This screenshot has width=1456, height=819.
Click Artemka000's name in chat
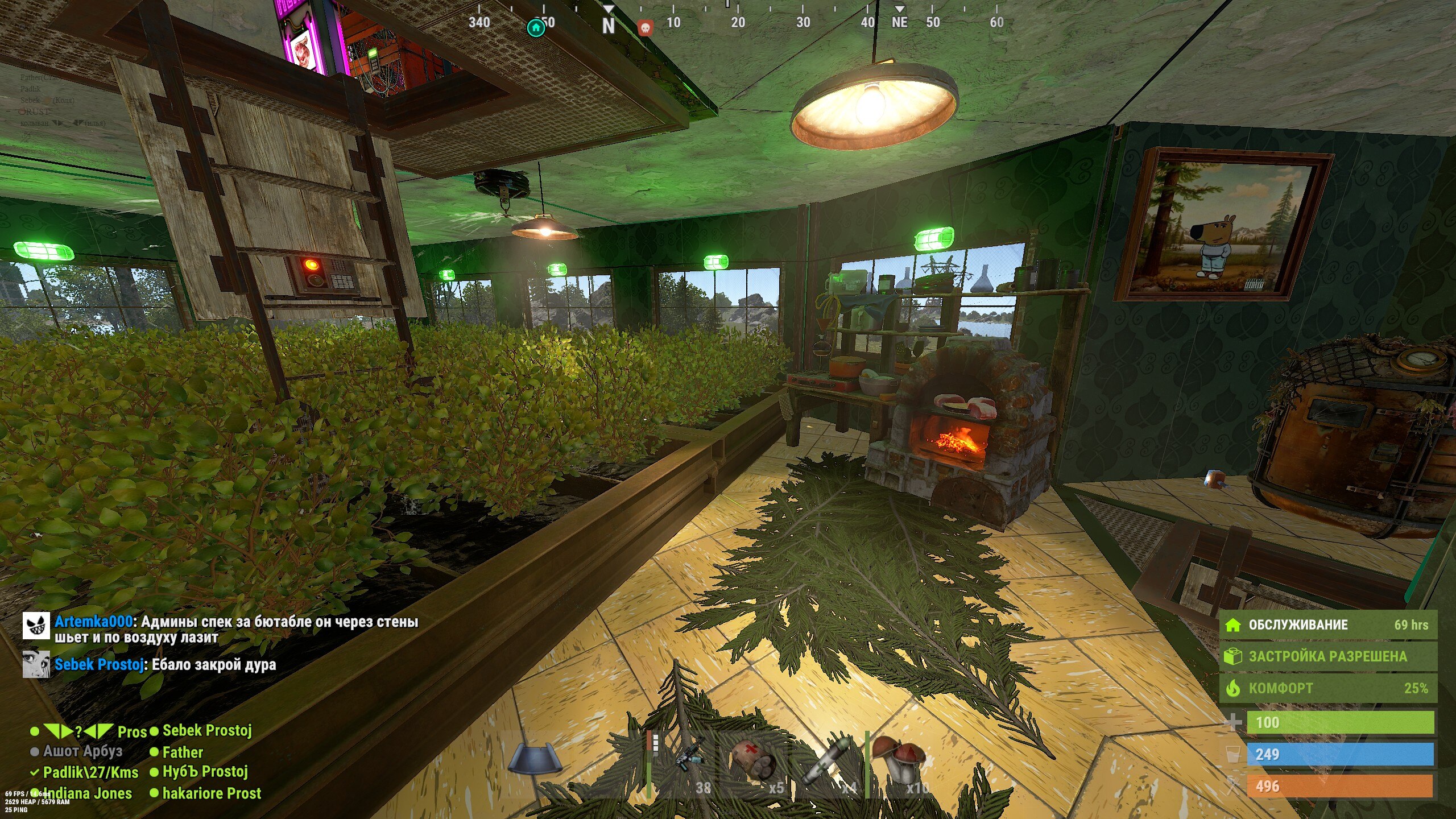[x=93, y=622]
